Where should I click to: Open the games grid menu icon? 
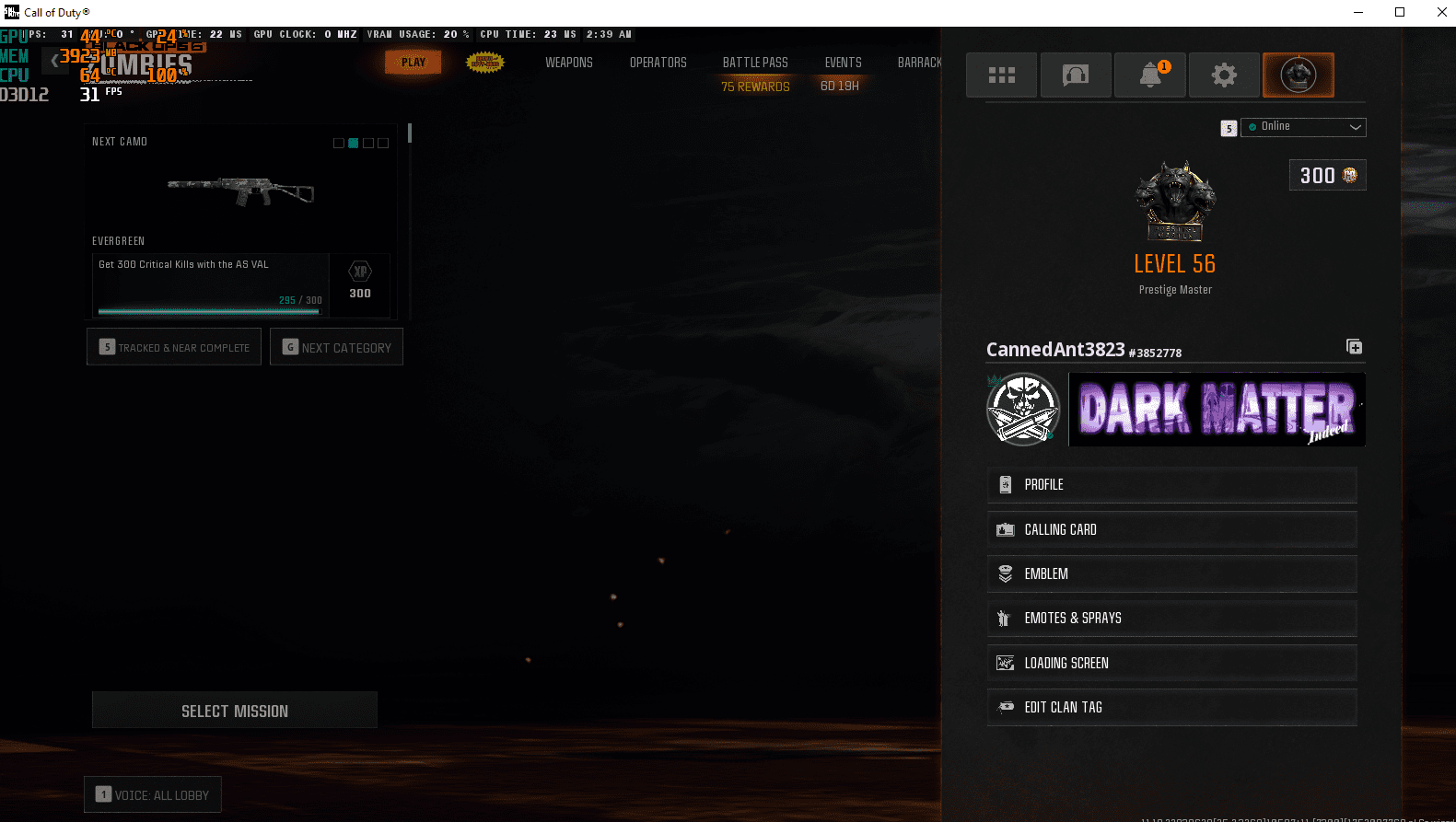1001,75
